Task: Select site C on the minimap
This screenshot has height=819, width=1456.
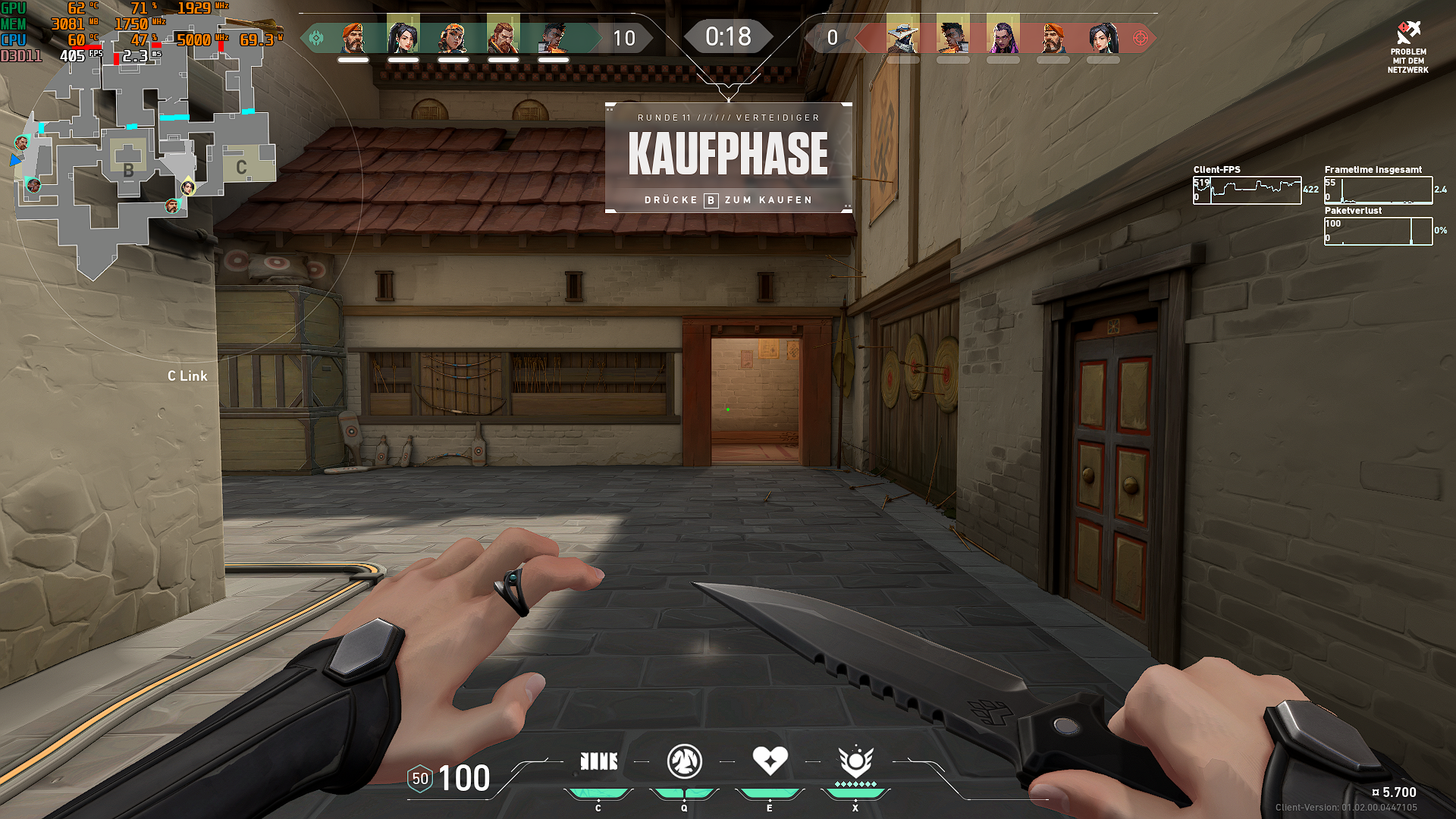Action: [x=242, y=165]
